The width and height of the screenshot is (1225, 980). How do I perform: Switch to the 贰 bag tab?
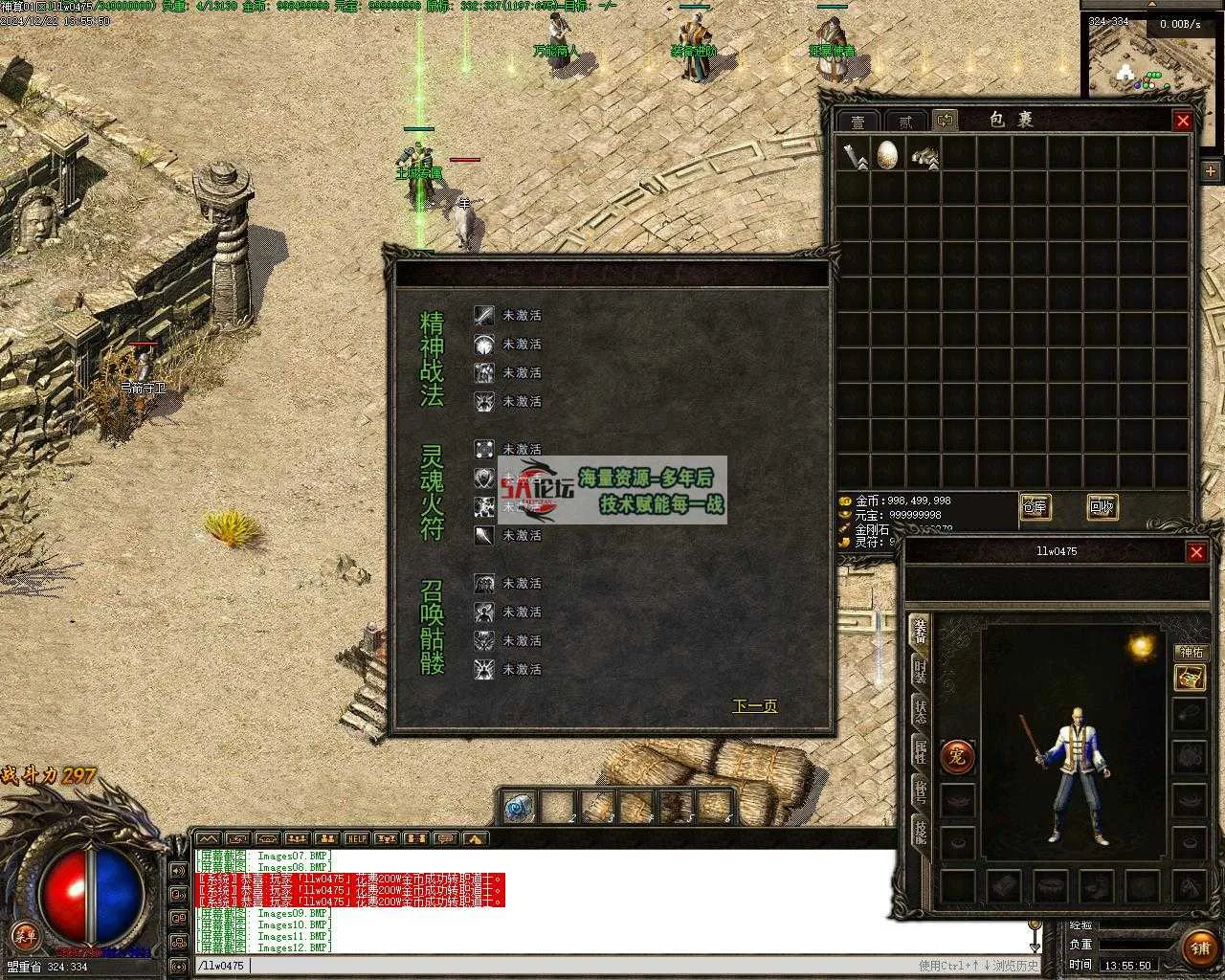904,122
